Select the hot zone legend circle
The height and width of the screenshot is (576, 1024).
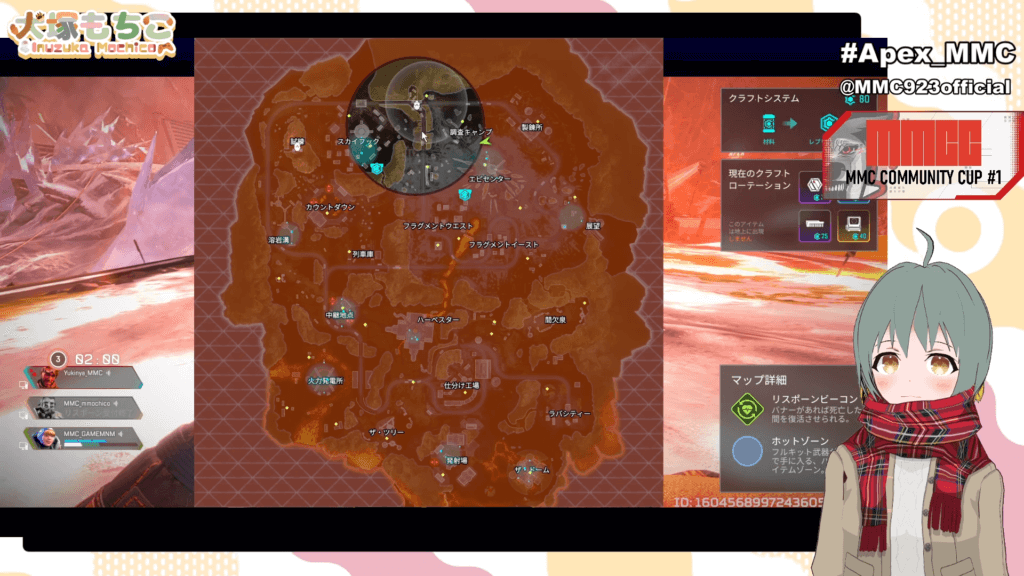[749, 452]
